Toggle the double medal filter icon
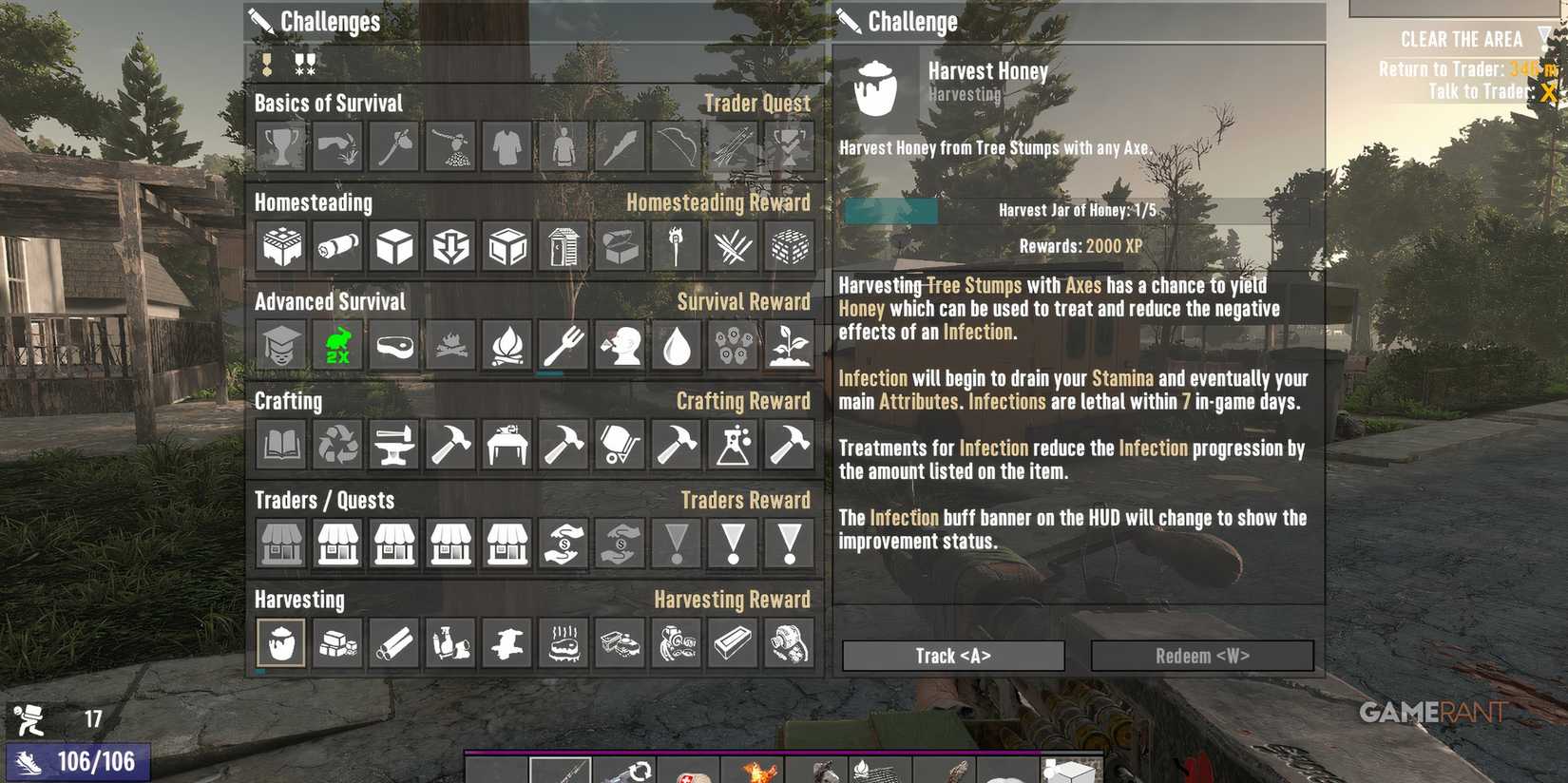The image size is (1568, 783). [x=303, y=65]
